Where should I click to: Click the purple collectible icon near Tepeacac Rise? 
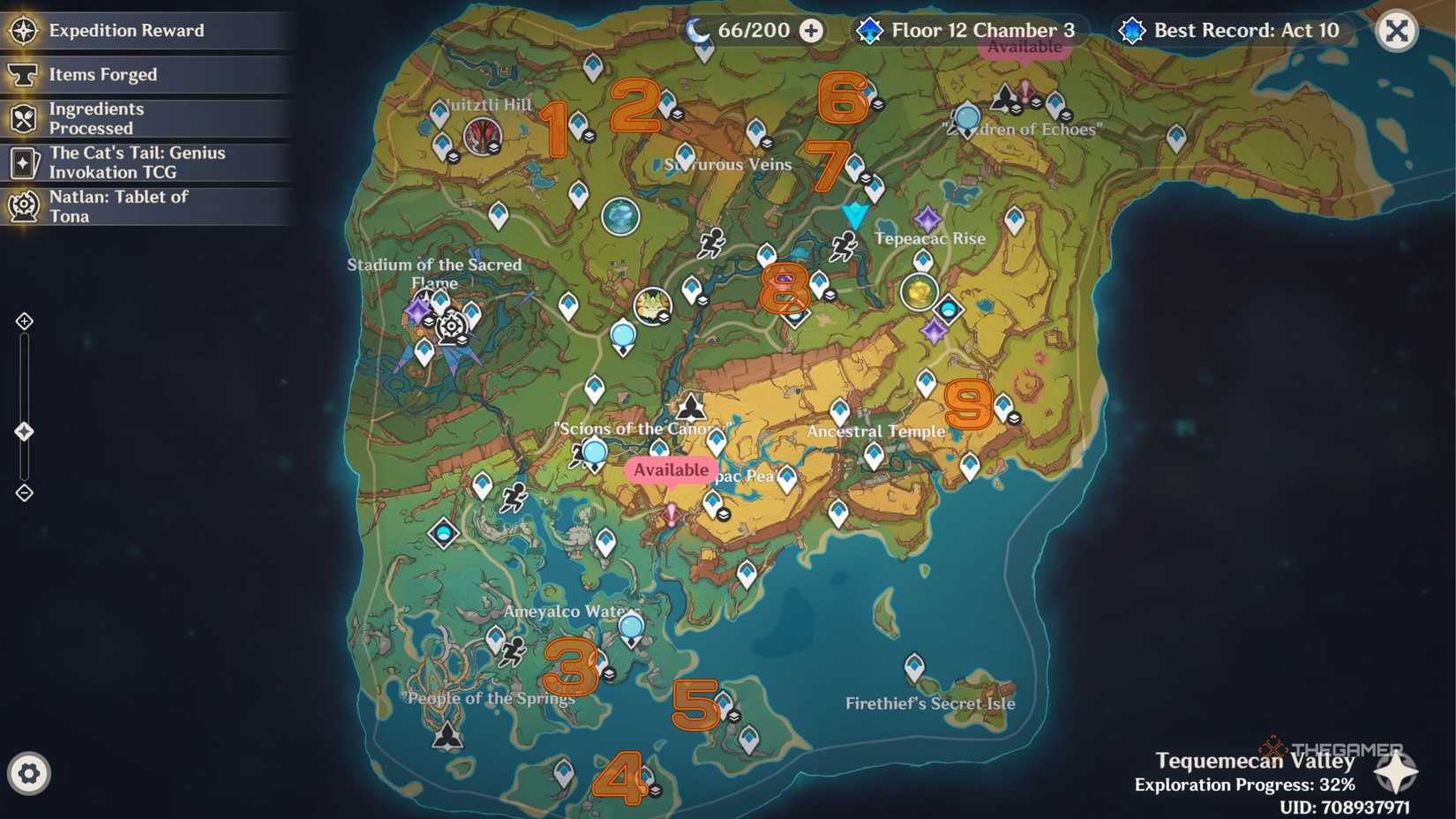coord(928,217)
